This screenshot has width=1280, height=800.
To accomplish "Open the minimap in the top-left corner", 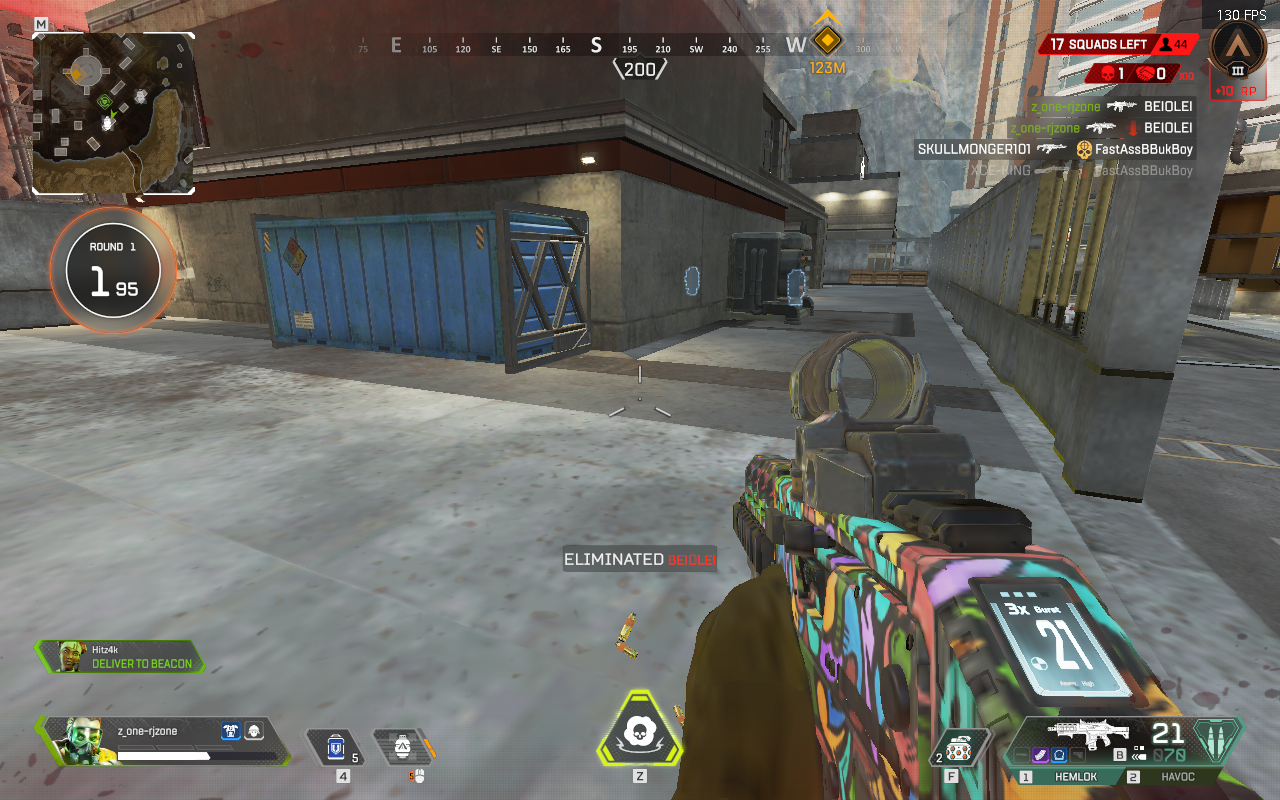I will click(113, 112).
